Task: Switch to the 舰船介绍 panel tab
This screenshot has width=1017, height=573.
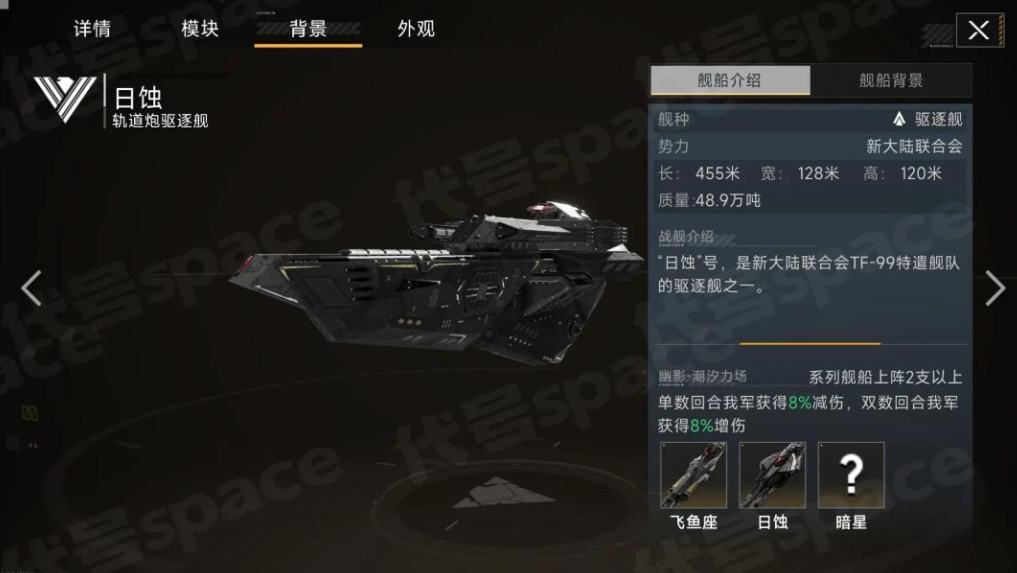Action: pyautogui.click(x=730, y=81)
